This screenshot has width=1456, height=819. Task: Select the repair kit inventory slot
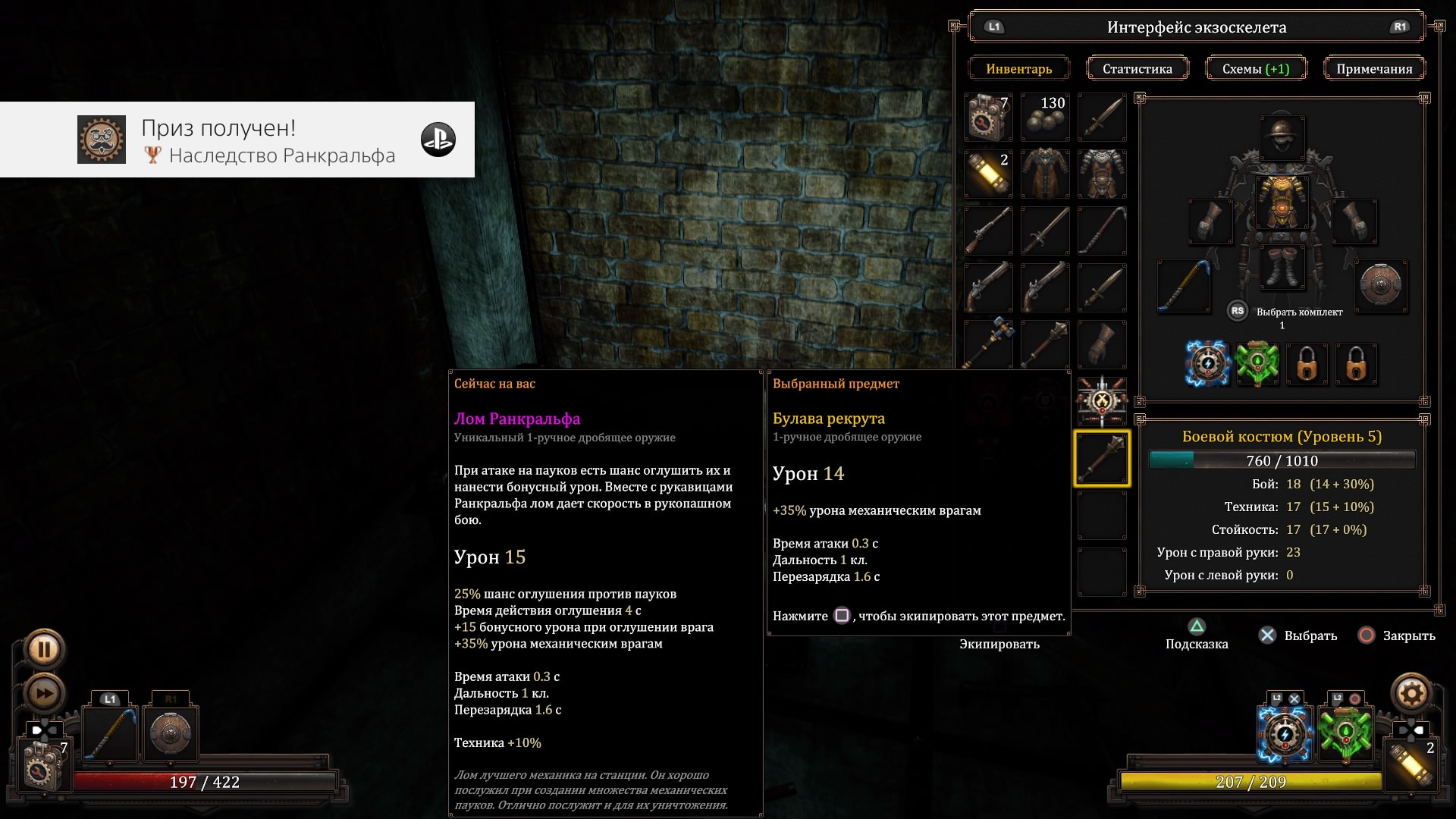988,118
